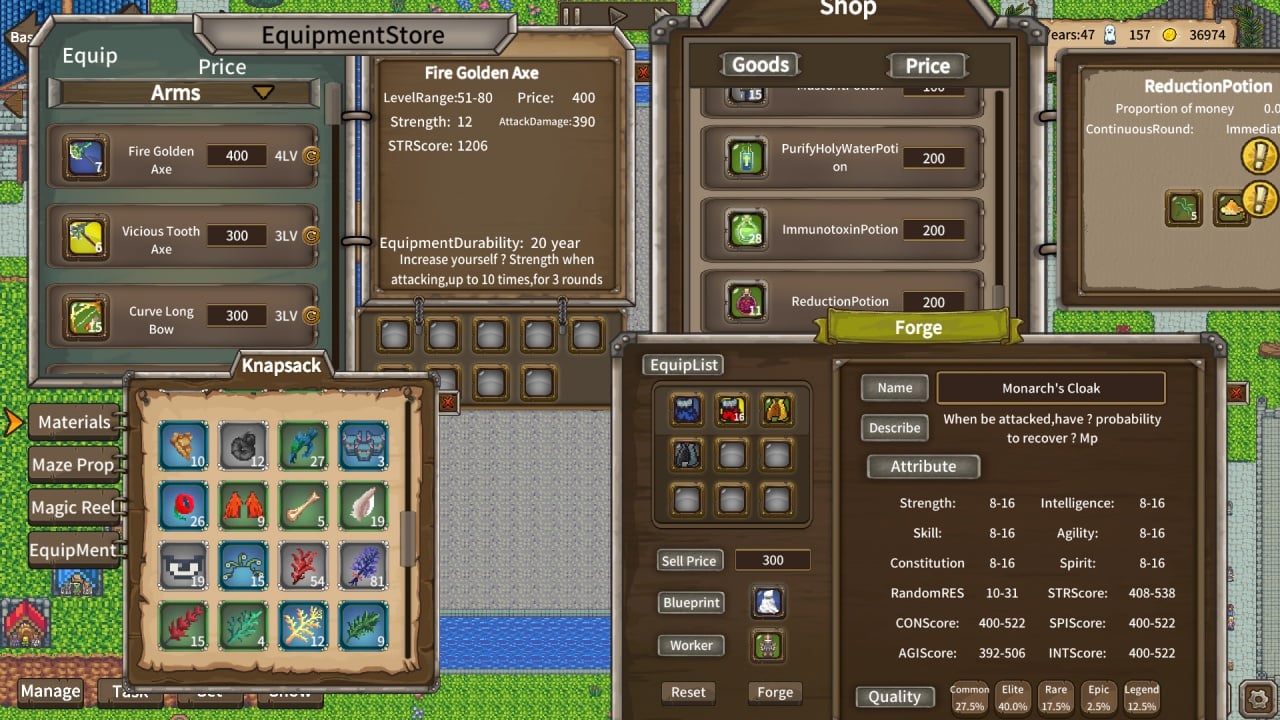Viewport: 1280px width, 720px height.
Task: Open the Arms category dropdown
Action: pos(262,93)
